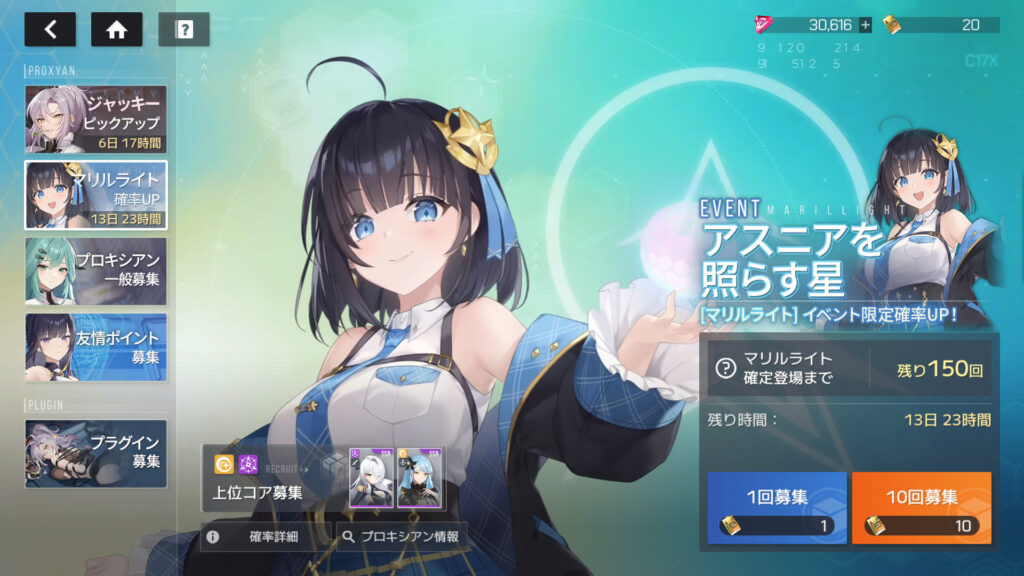This screenshot has height=576, width=1024.
Task: Open the help question-mark button
Action: pos(184,29)
